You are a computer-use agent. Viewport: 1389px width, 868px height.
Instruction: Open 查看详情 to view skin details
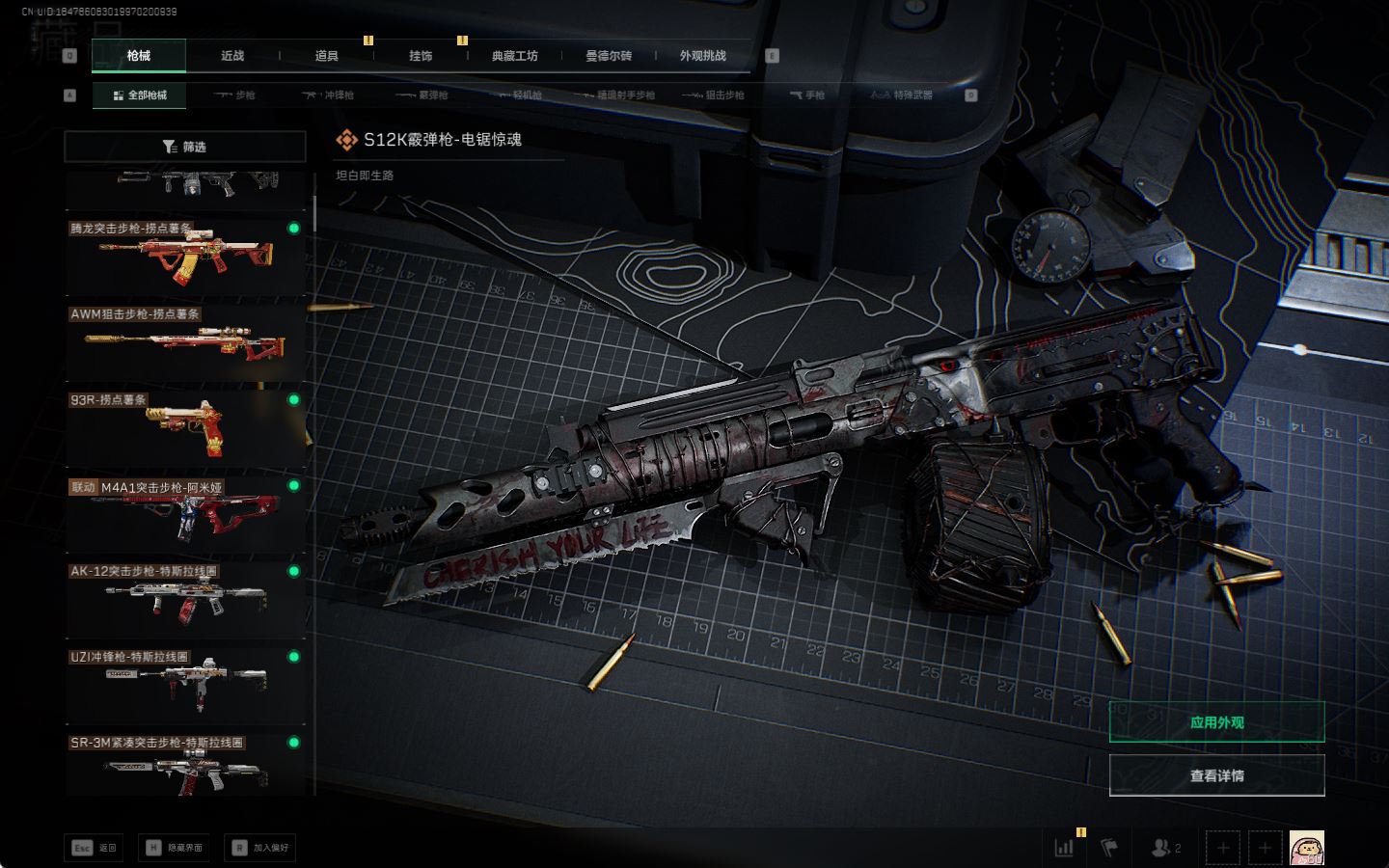[1216, 775]
